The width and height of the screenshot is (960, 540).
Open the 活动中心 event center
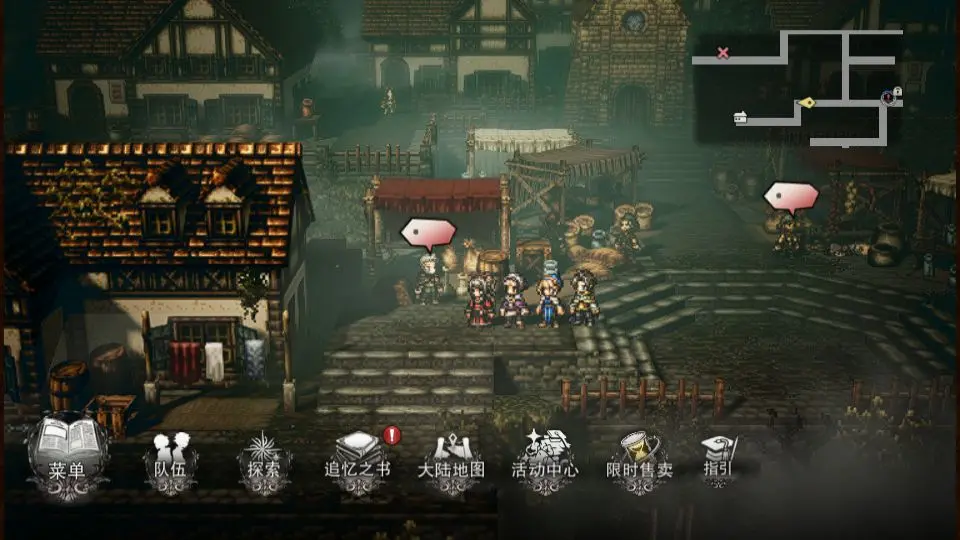click(x=544, y=460)
